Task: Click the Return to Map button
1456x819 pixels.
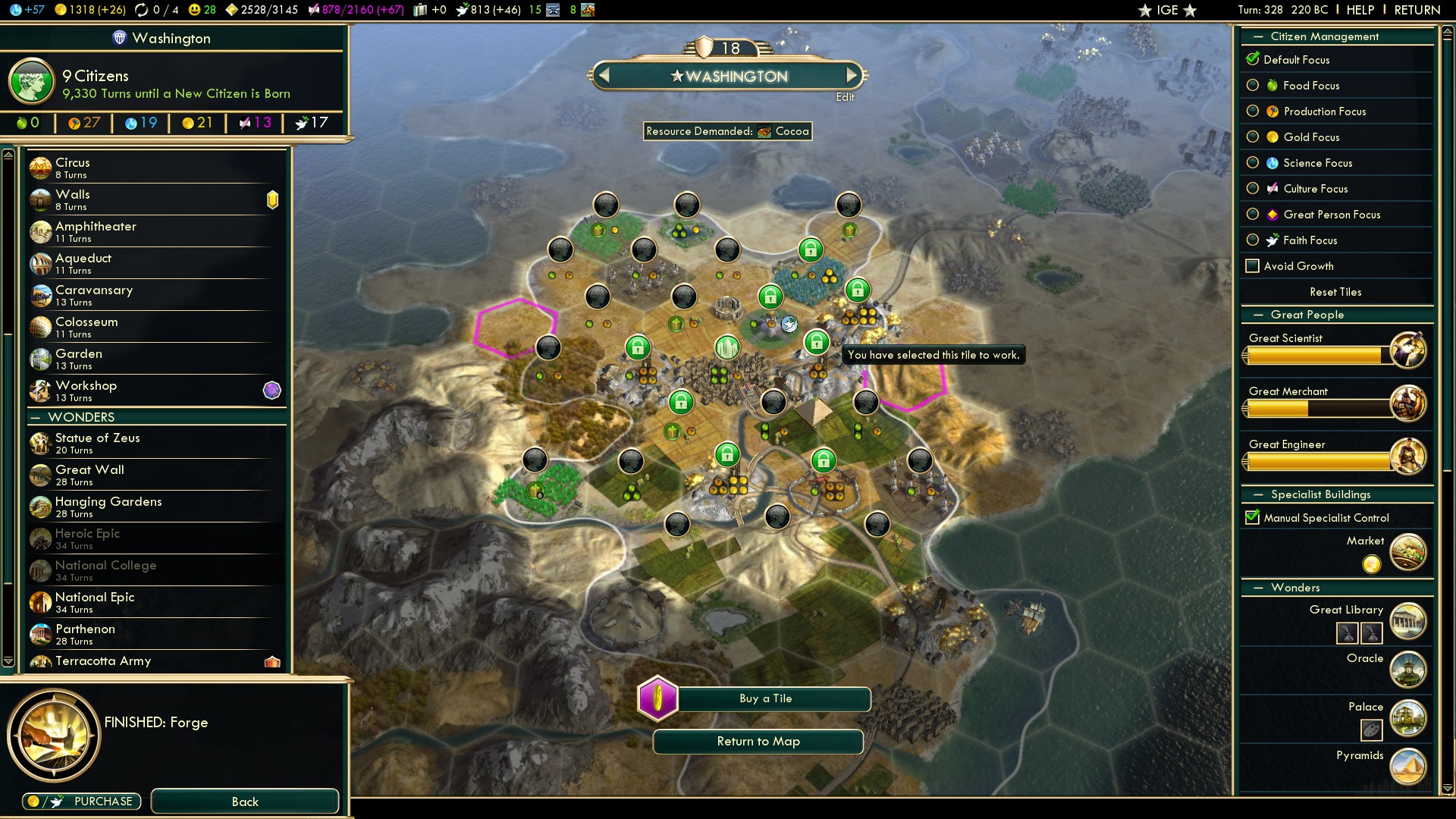Action: pyautogui.click(x=758, y=741)
